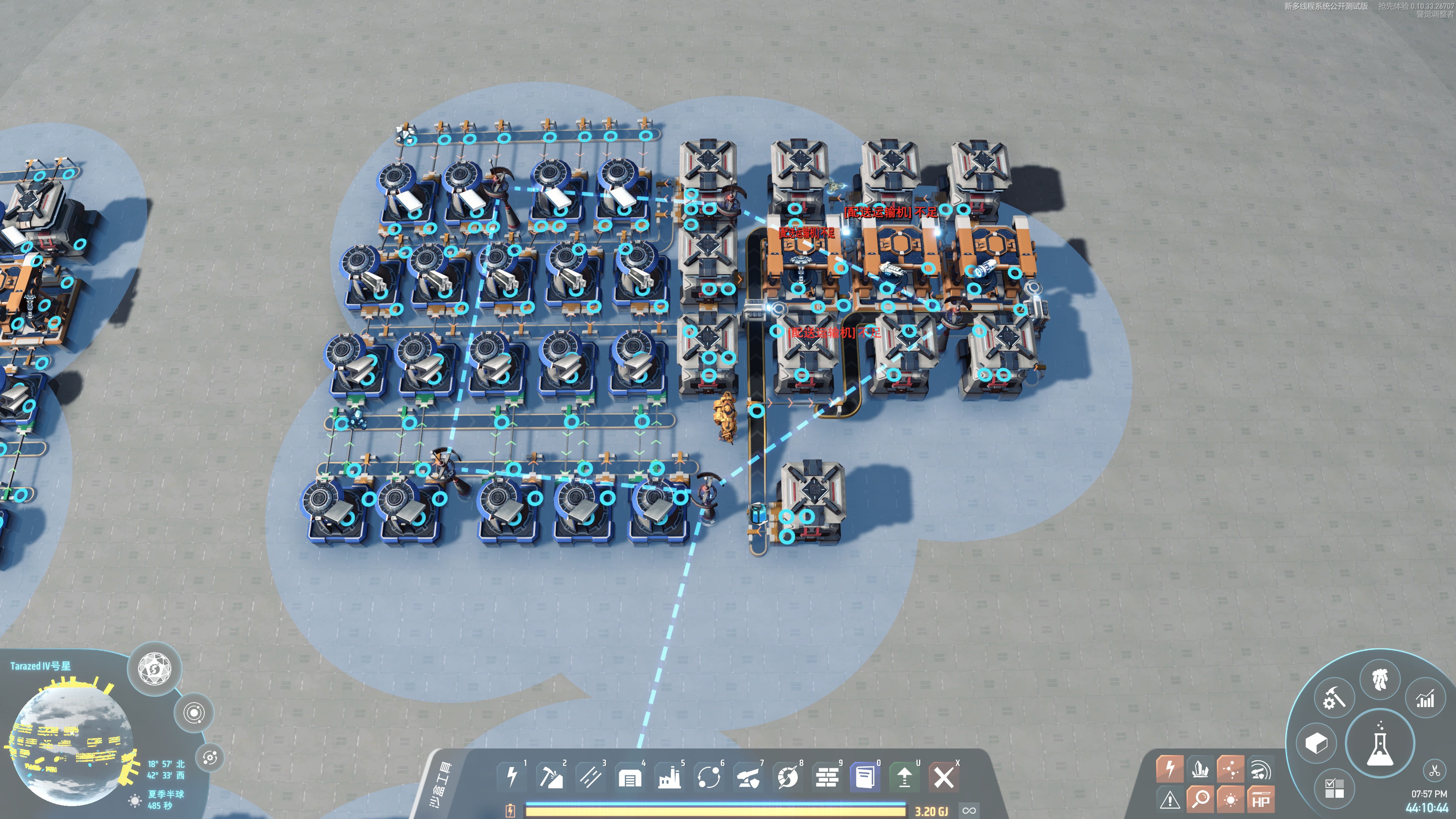Select the Dyson sphere build category

tap(788, 778)
